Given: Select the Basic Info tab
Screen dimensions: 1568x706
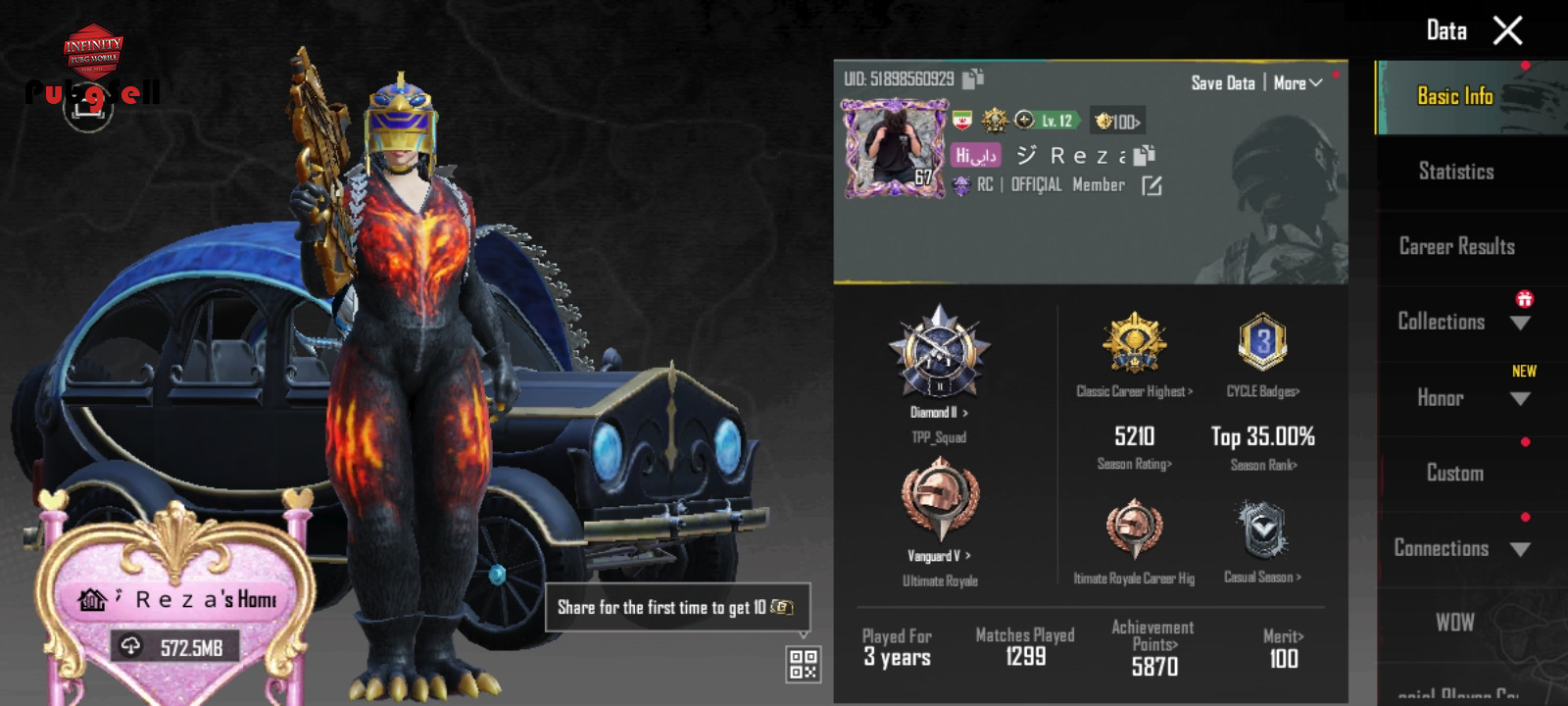Looking at the screenshot, I should click(1455, 96).
